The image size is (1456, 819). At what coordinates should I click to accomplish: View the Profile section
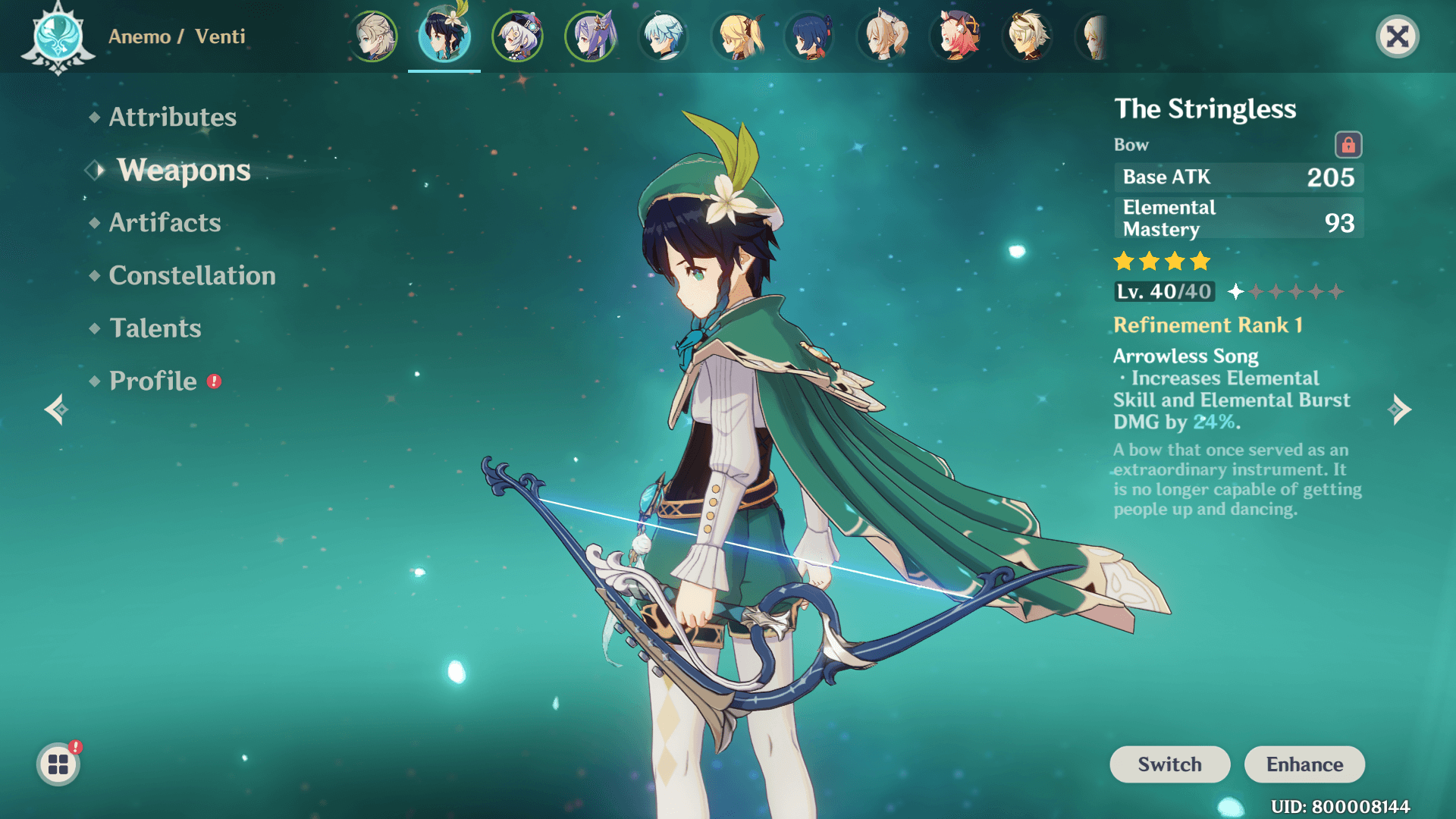152,381
